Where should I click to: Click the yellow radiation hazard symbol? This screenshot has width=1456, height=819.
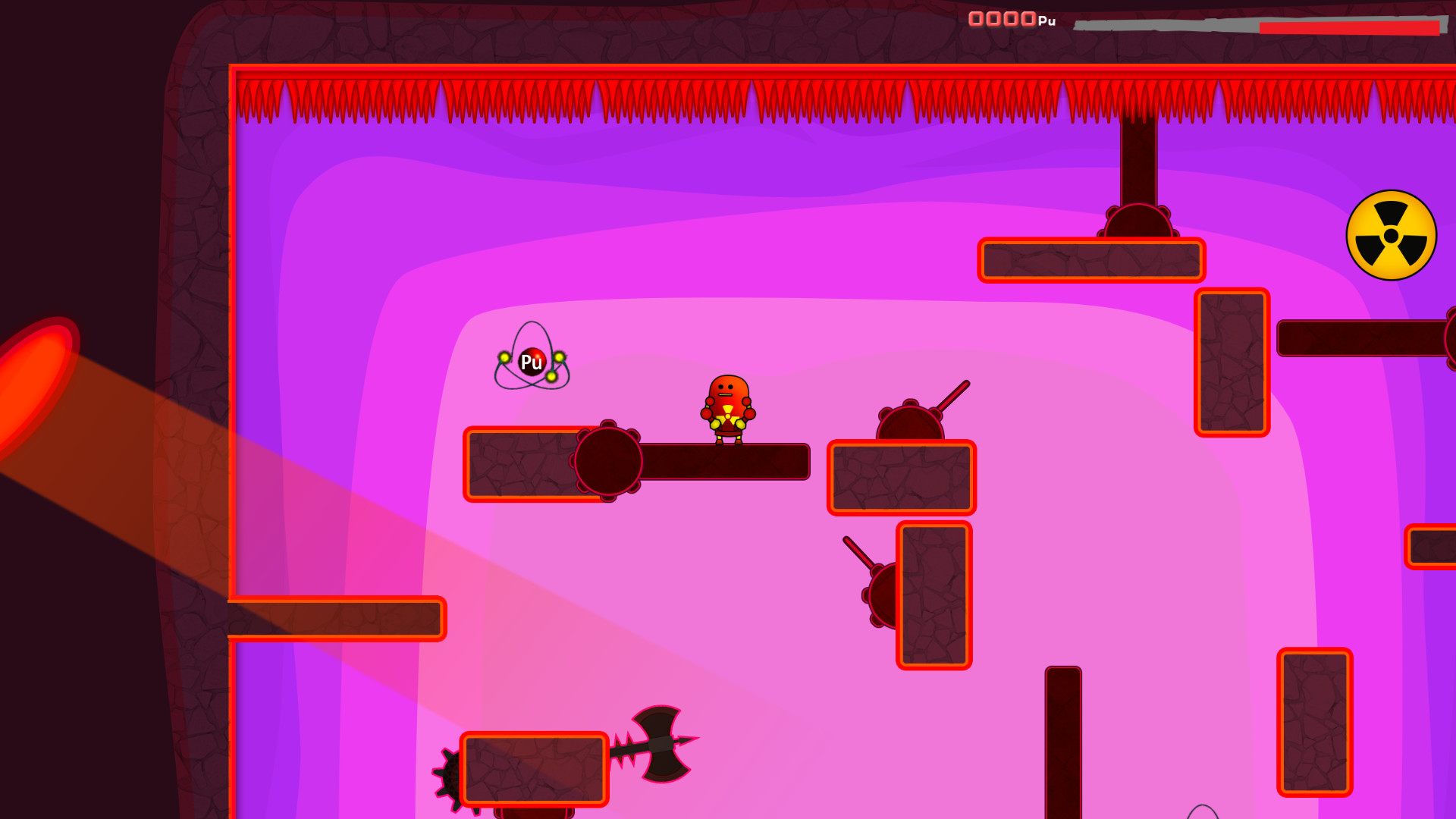point(1391,235)
